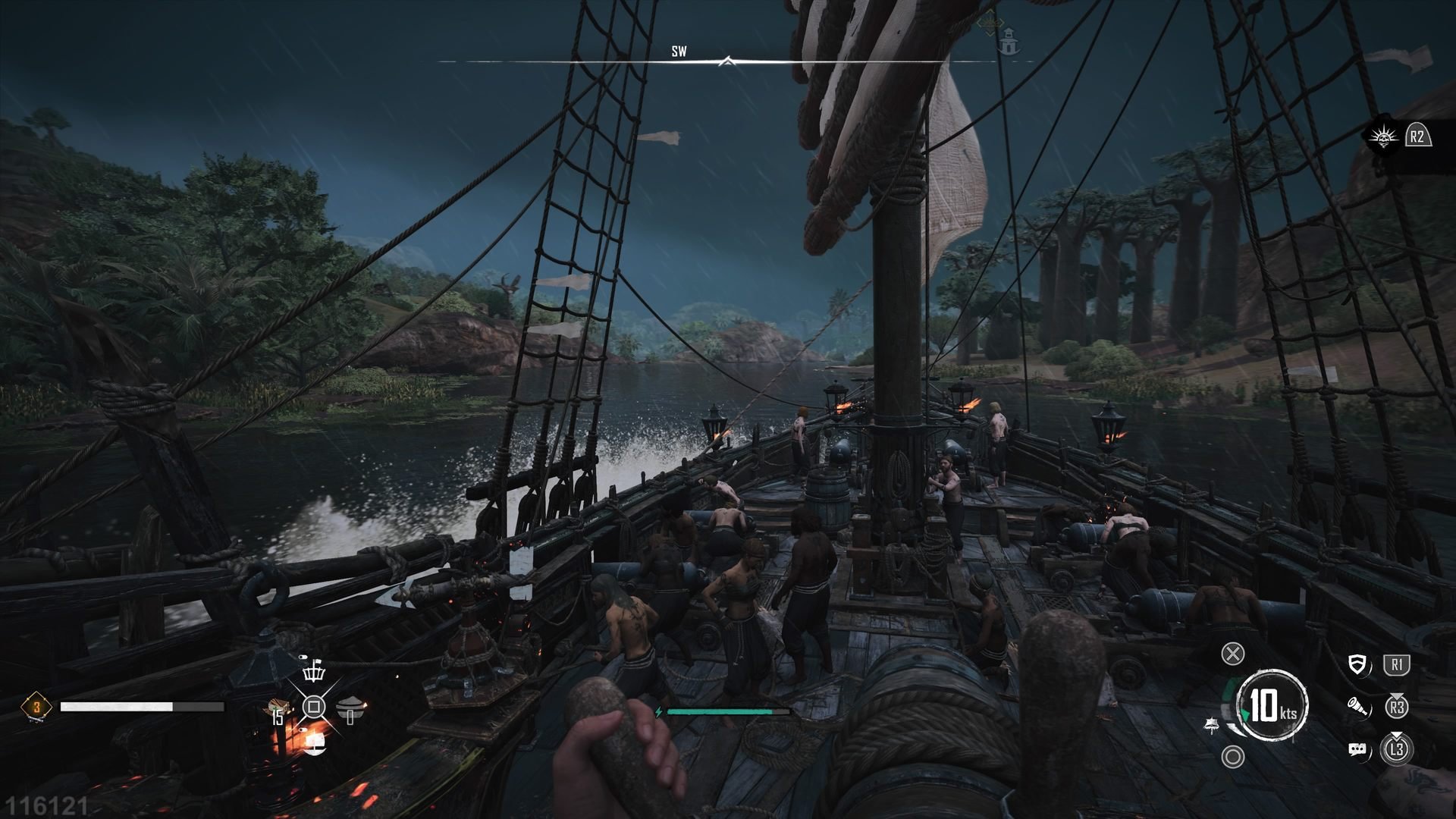The width and height of the screenshot is (1456, 819).
Task: Toggle the sailing ship icon on the item wheel
Action: pyautogui.click(x=313, y=742)
